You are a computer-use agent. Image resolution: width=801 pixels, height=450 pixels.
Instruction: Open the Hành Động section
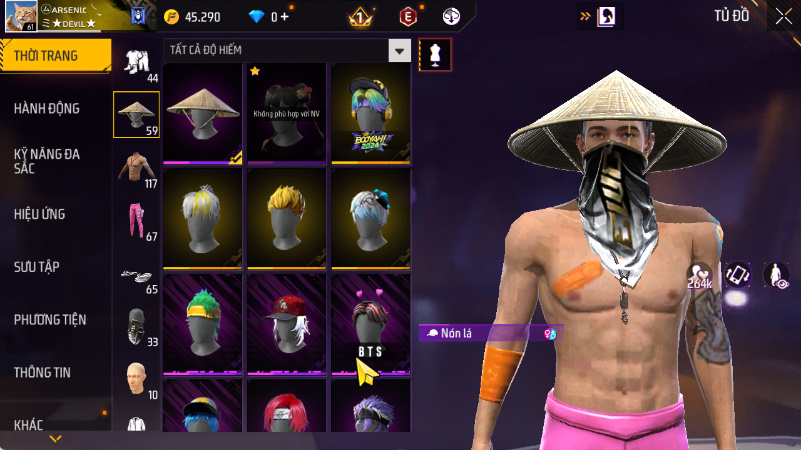[47, 108]
